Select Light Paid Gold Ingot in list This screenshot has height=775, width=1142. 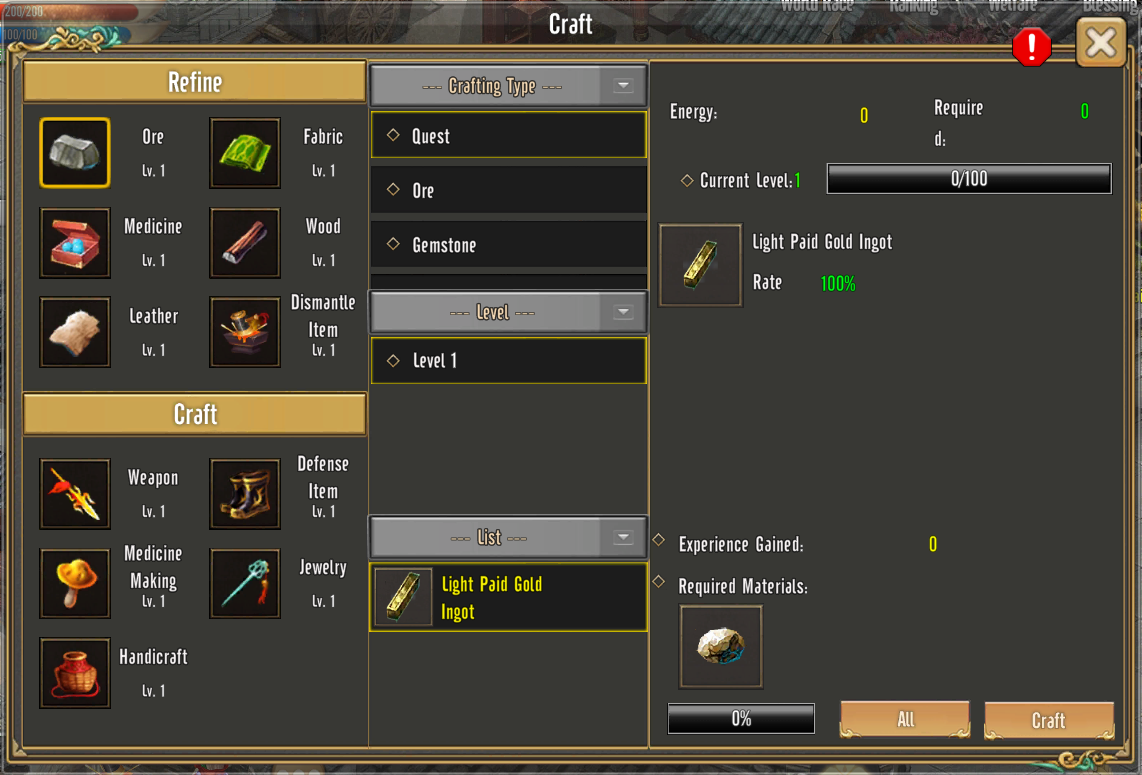(508, 598)
